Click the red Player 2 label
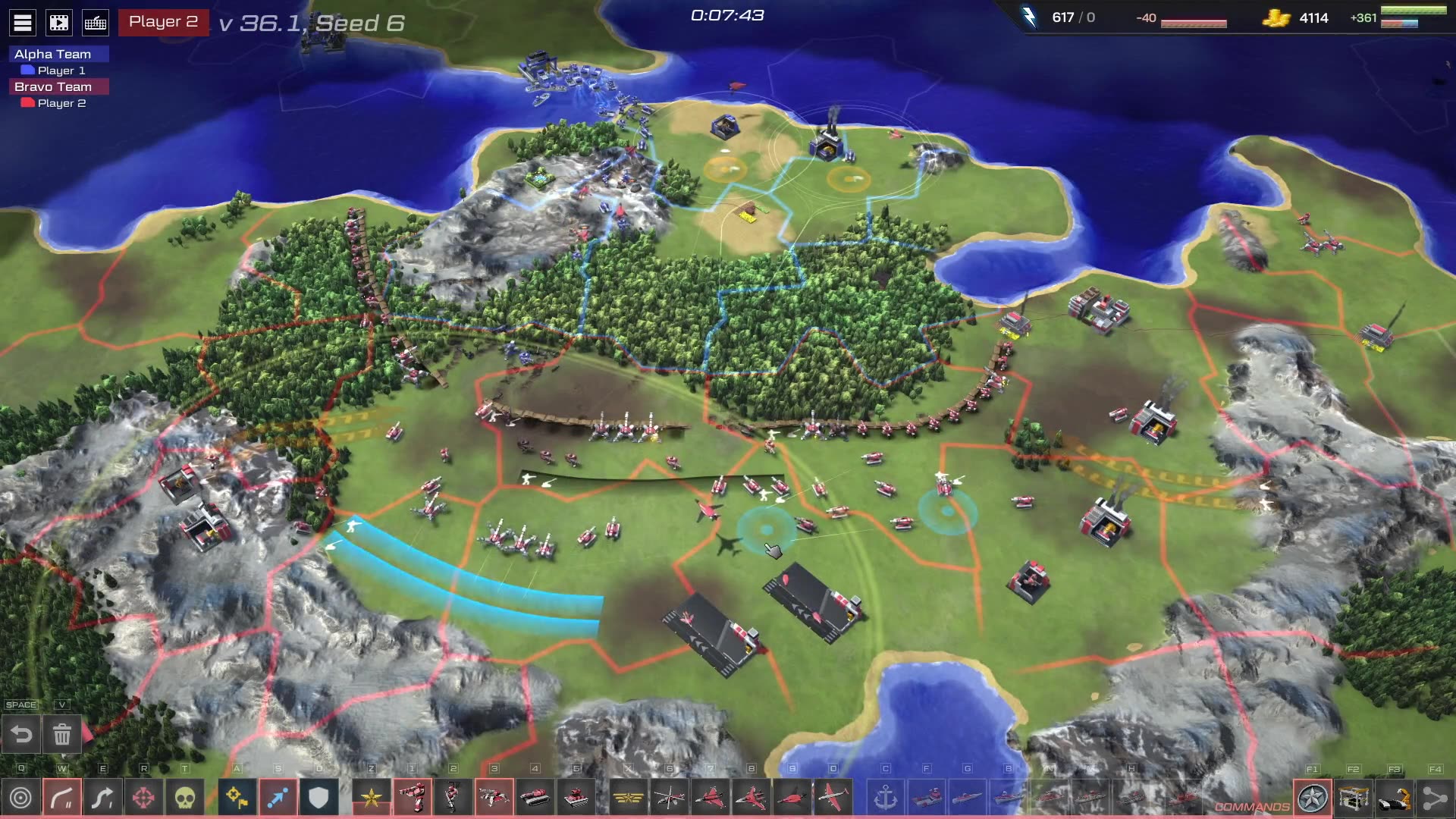The height and width of the screenshot is (819, 1456). point(163,22)
